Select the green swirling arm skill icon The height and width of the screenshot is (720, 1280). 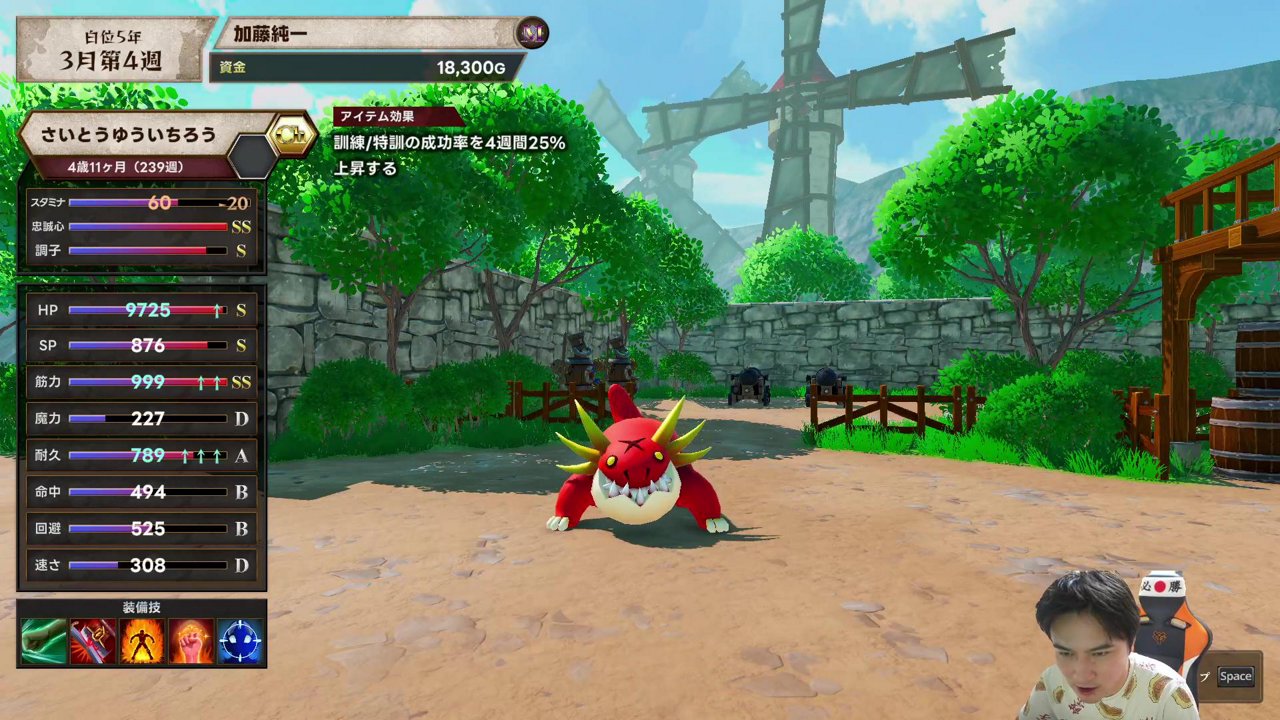click(x=43, y=642)
